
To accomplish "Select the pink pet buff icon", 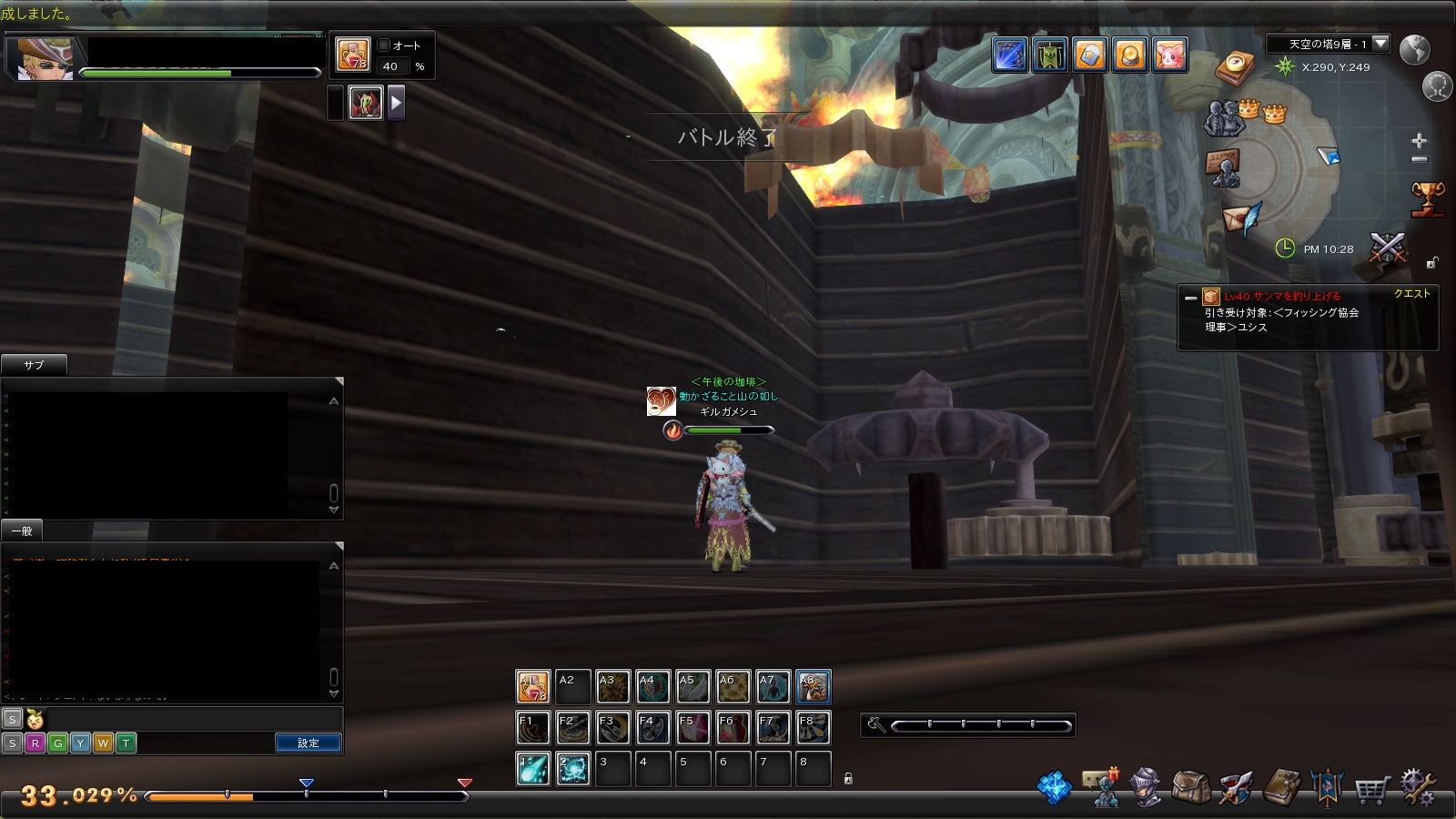I will [1169, 55].
